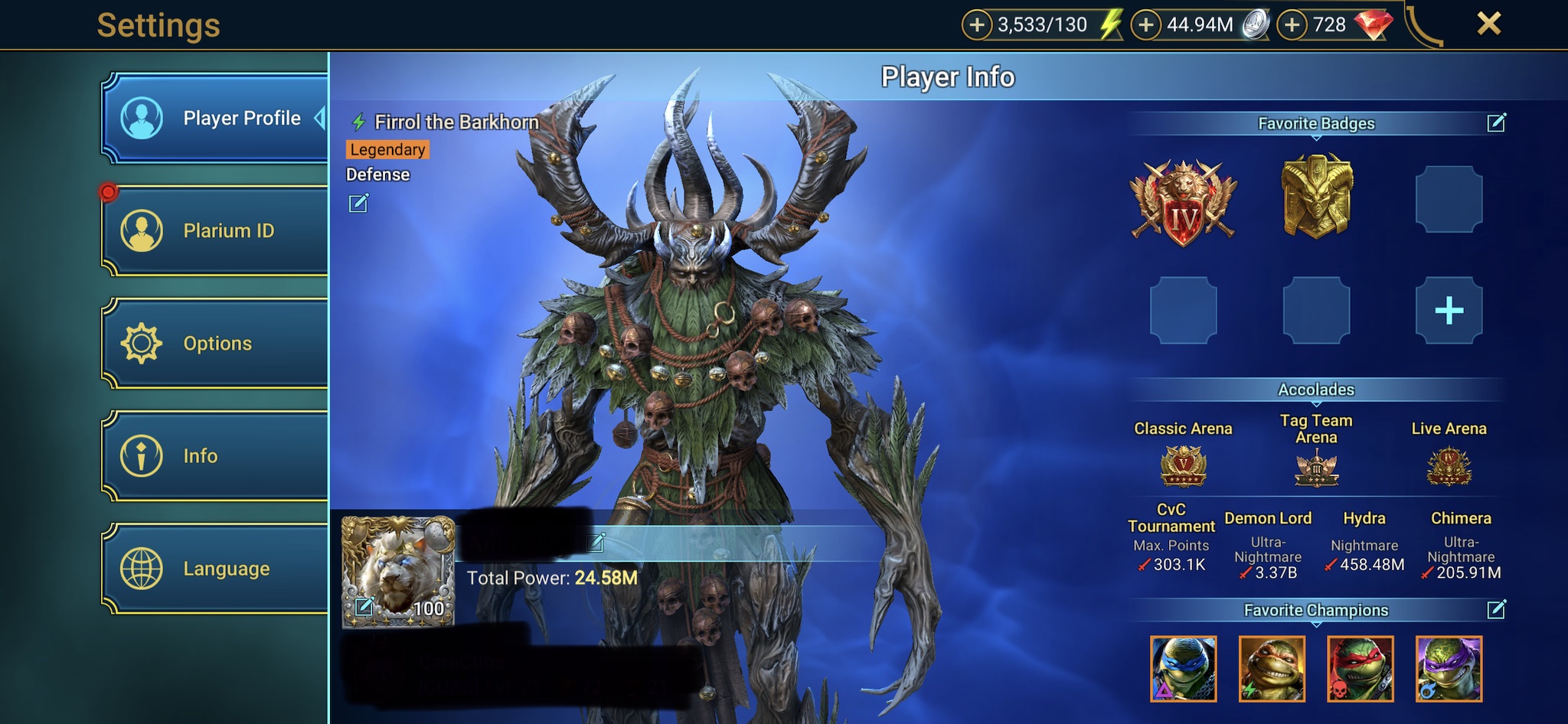Edit the Favorite Champions lineup

point(1496,609)
